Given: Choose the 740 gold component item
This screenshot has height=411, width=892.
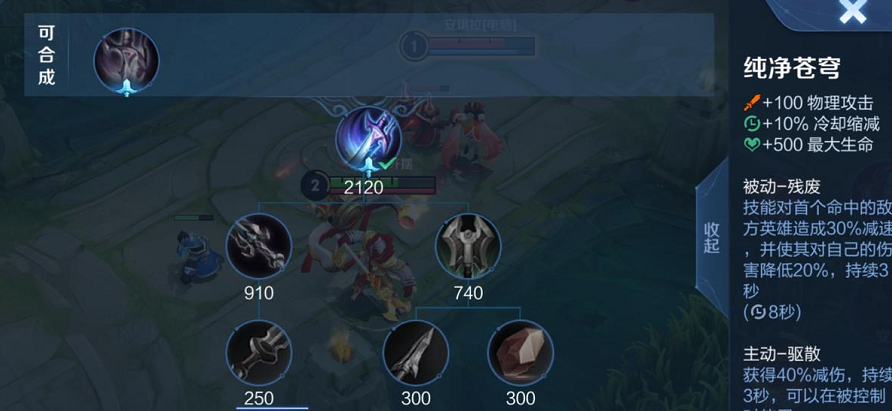Looking at the screenshot, I should [x=468, y=247].
